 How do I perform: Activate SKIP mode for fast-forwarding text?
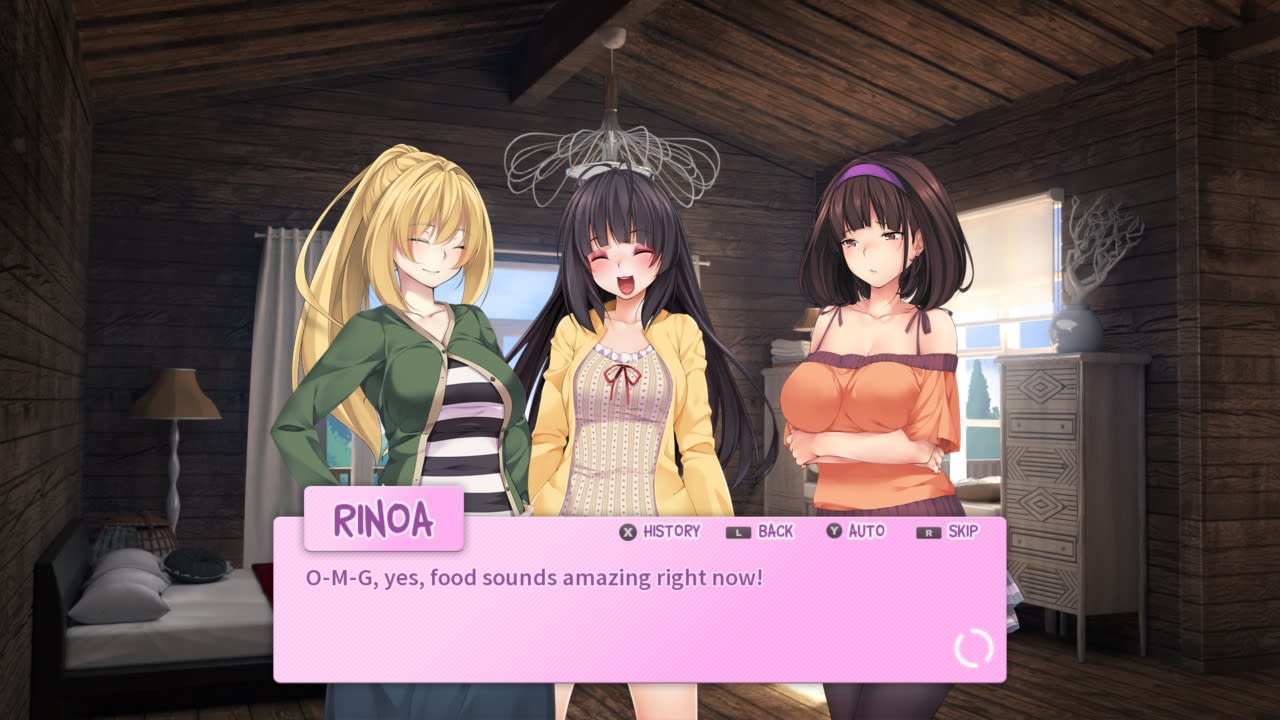(x=963, y=532)
